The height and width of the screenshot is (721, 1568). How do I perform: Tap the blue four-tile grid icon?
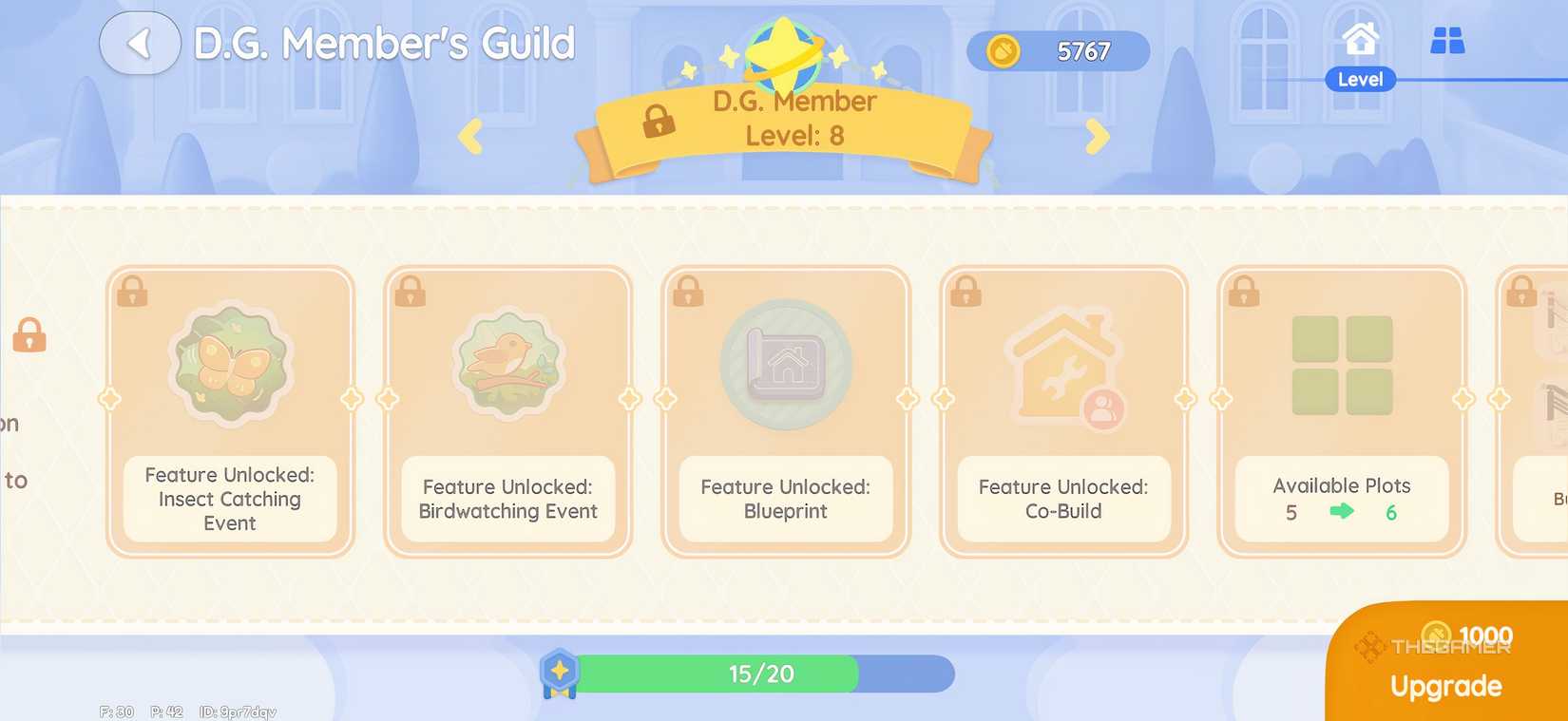point(1447,42)
